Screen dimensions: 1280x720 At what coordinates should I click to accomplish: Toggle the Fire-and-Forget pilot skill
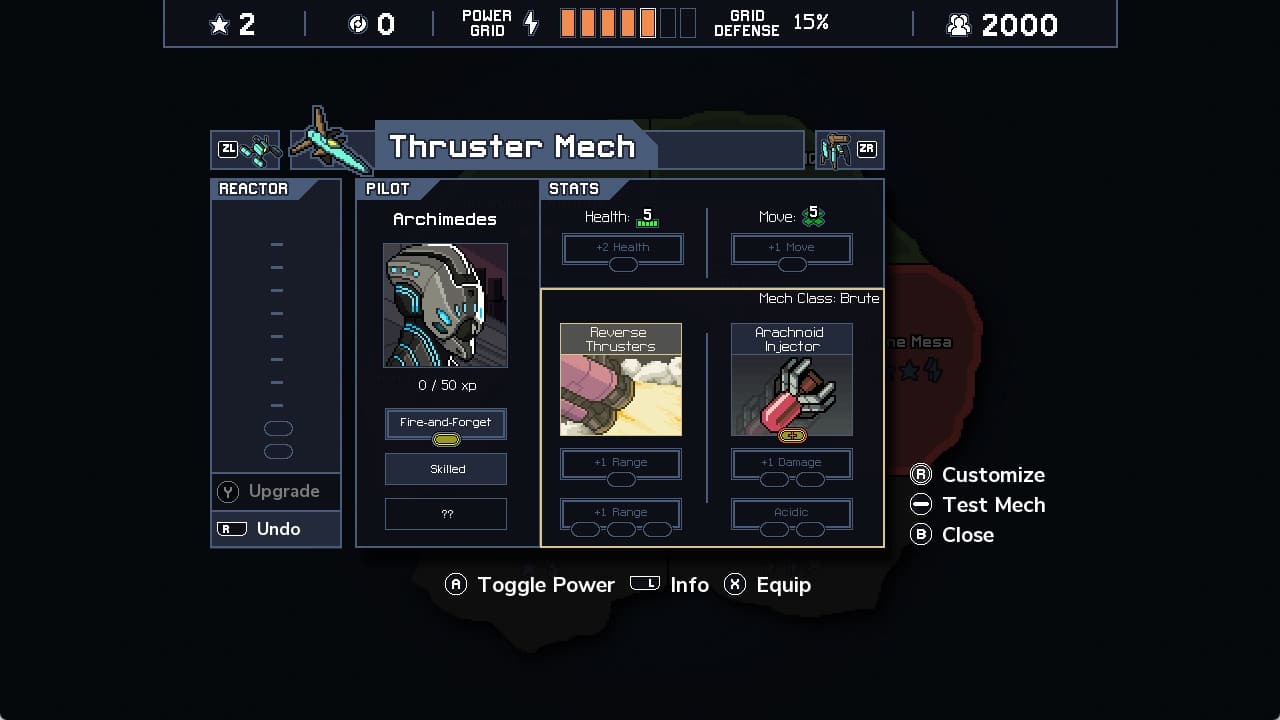click(445, 423)
